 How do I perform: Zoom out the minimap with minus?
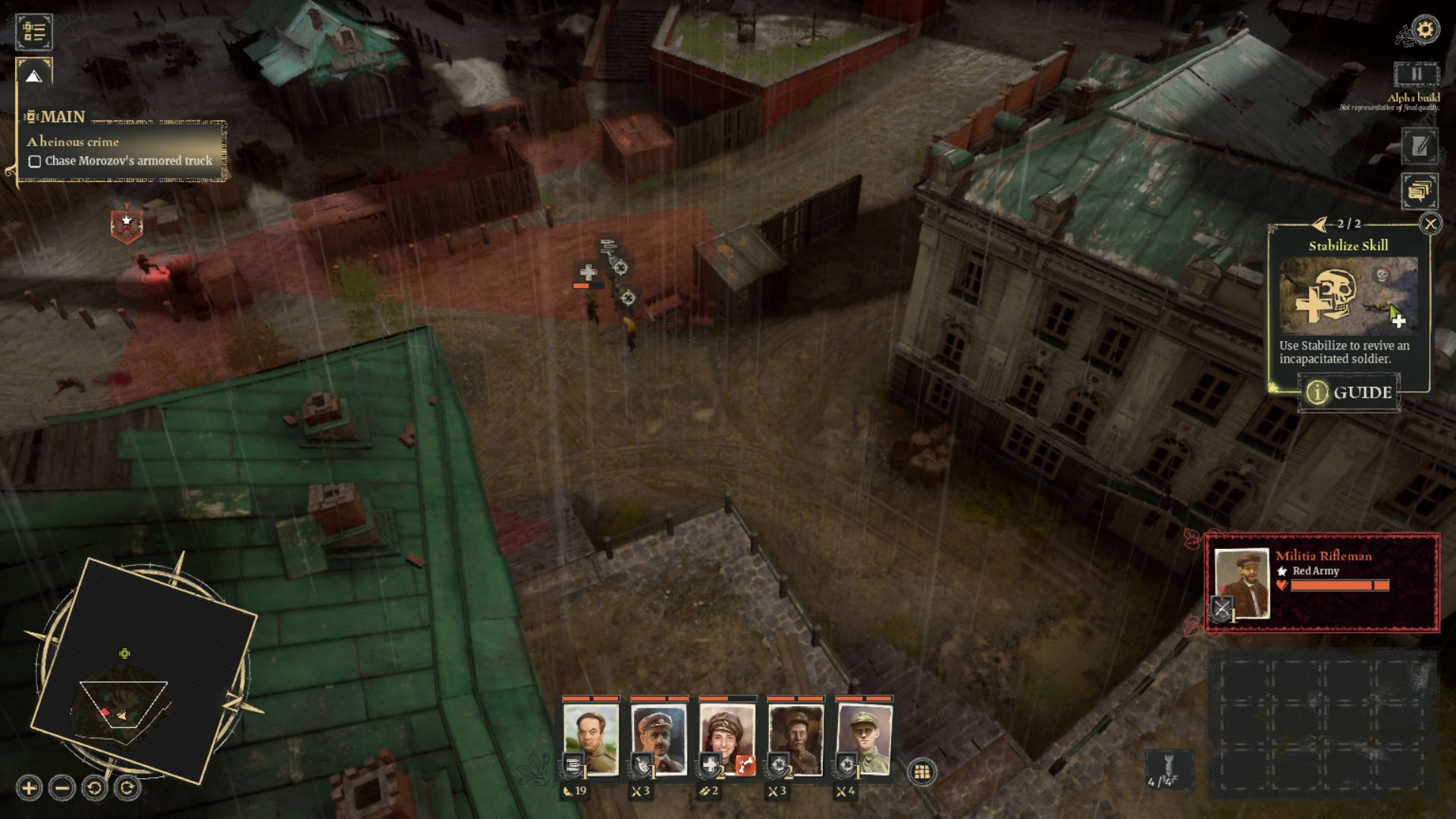(62, 789)
